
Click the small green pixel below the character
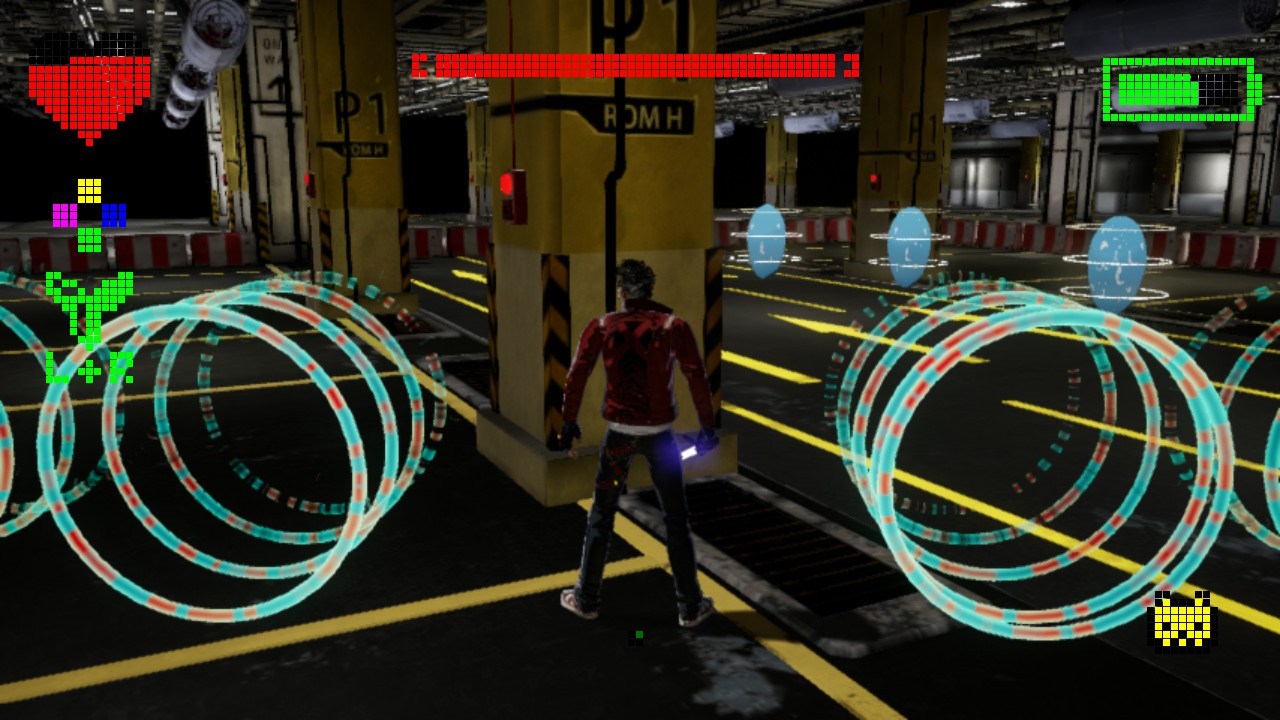click(x=637, y=634)
